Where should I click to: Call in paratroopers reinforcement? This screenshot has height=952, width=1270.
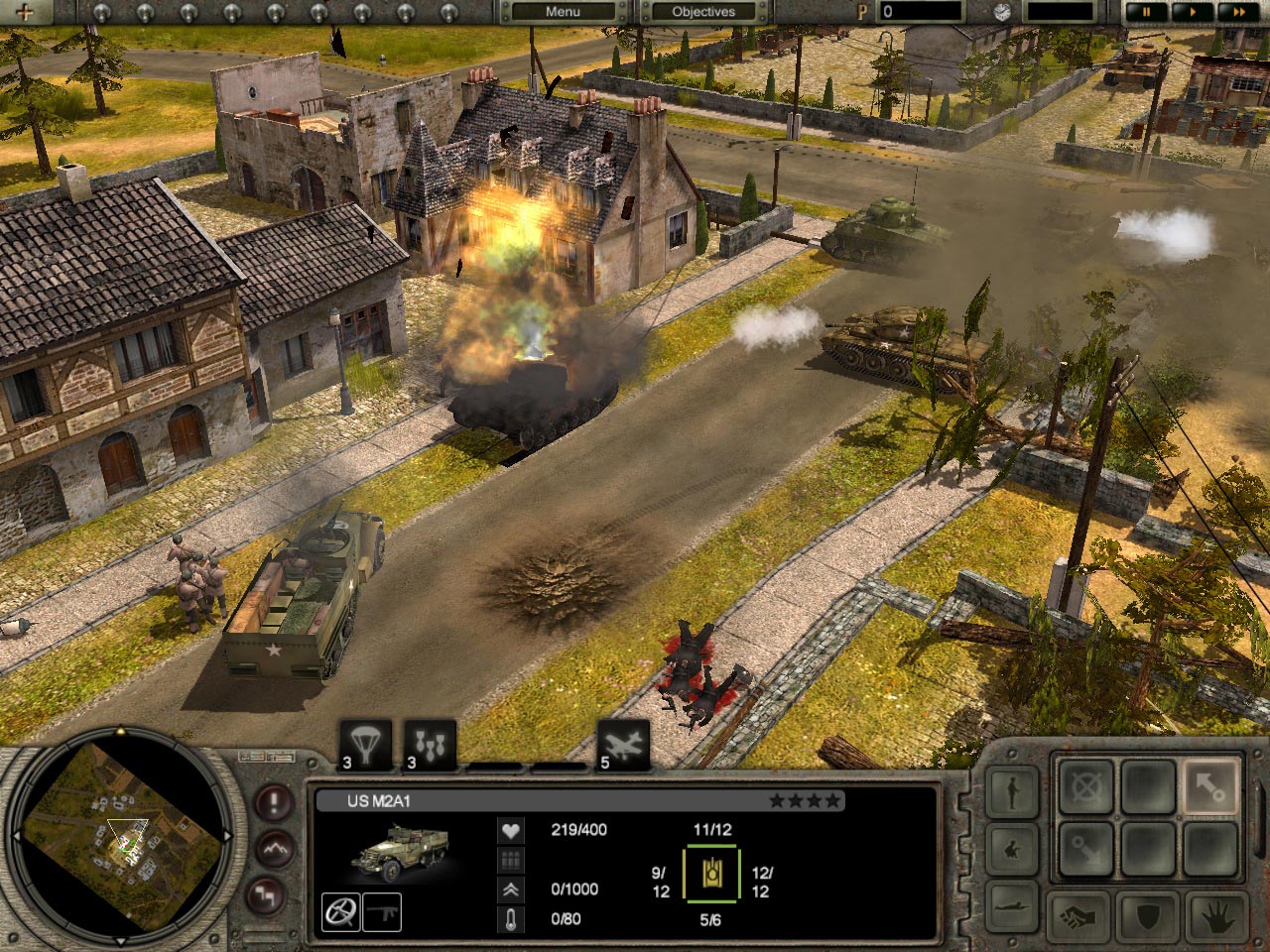click(x=365, y=745)
